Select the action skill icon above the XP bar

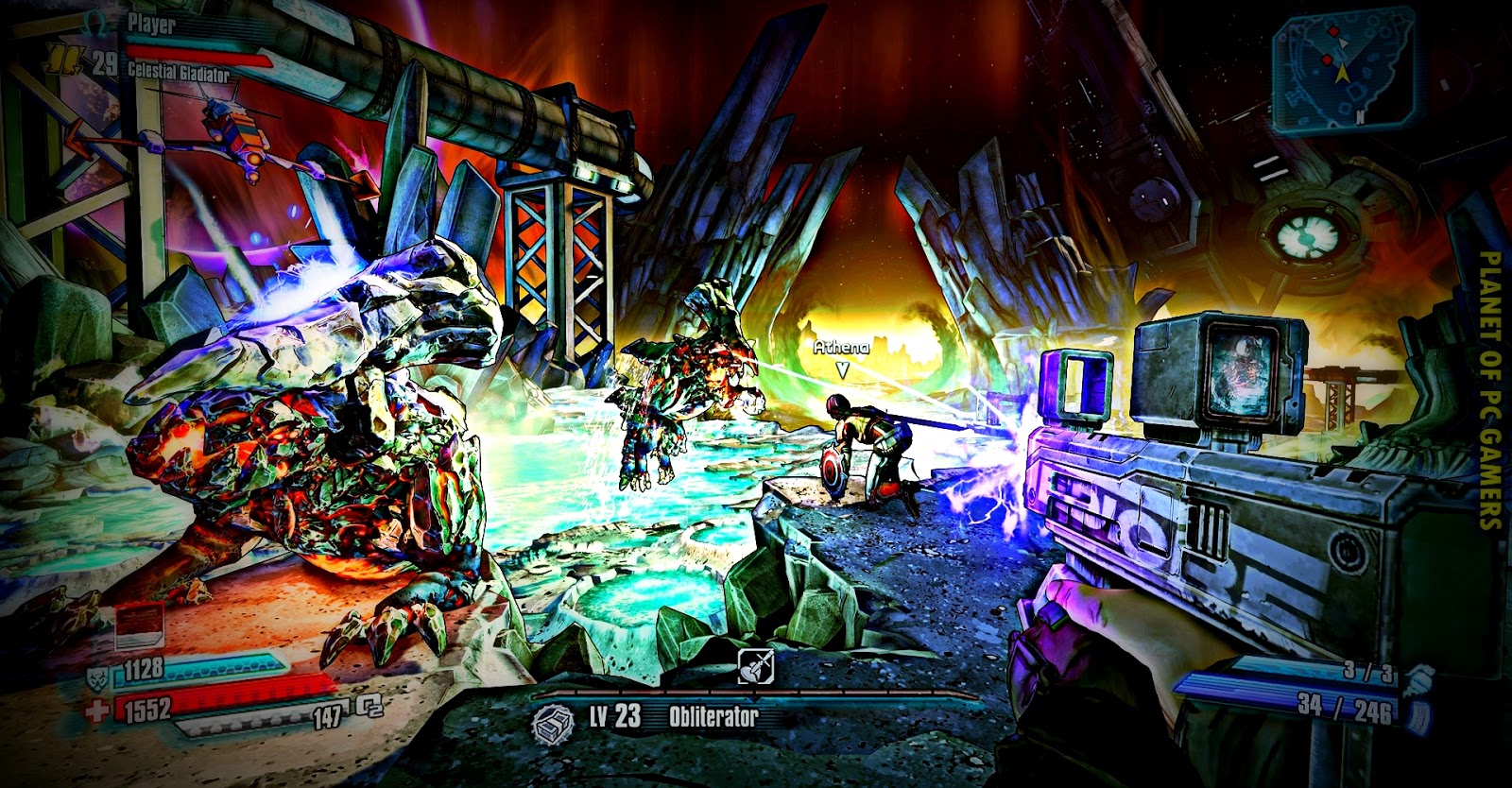pyautogui.click(x=755, y=666)
